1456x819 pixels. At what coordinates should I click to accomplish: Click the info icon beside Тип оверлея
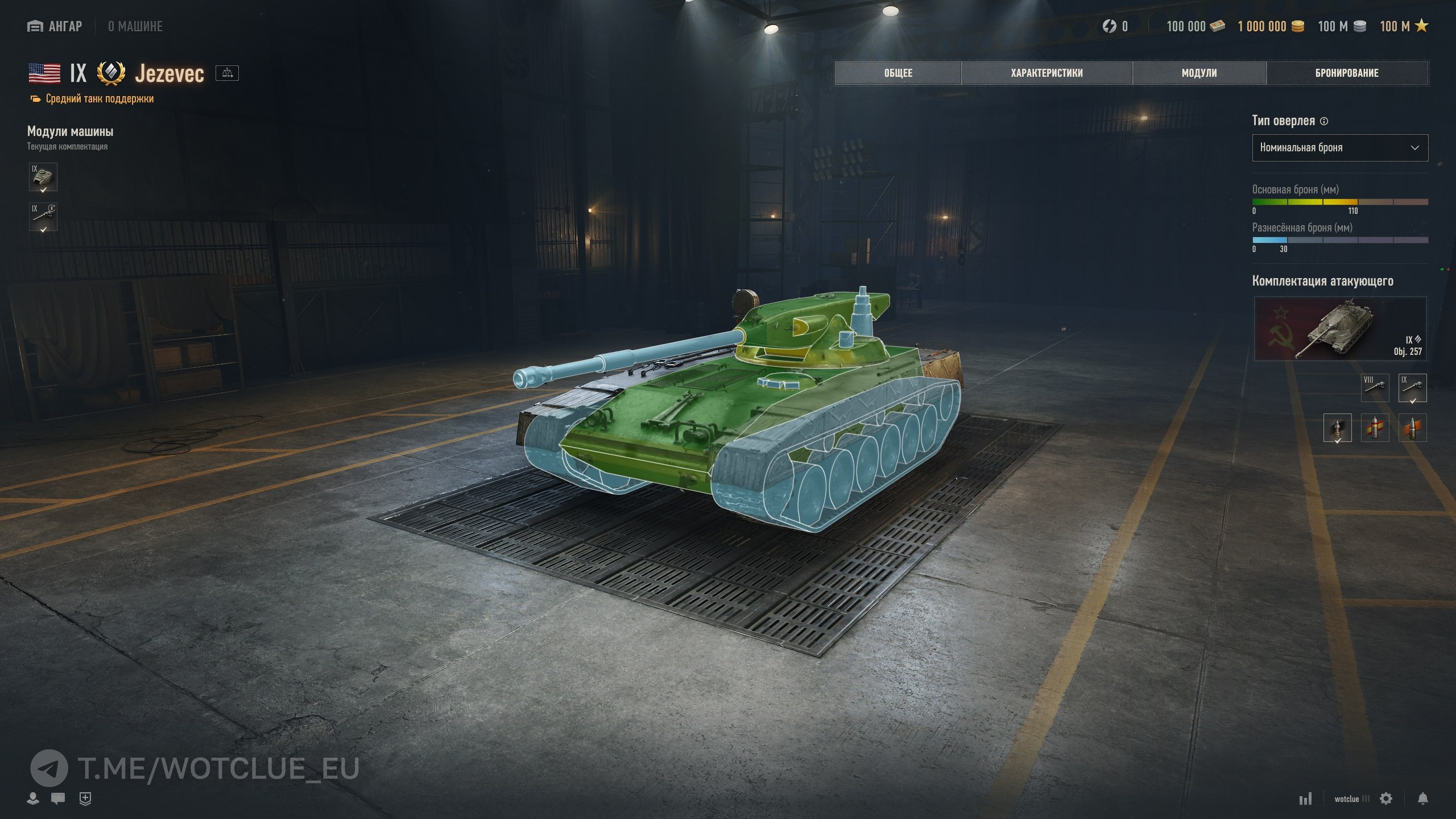pyautogui.click(x=1324, y=121)
